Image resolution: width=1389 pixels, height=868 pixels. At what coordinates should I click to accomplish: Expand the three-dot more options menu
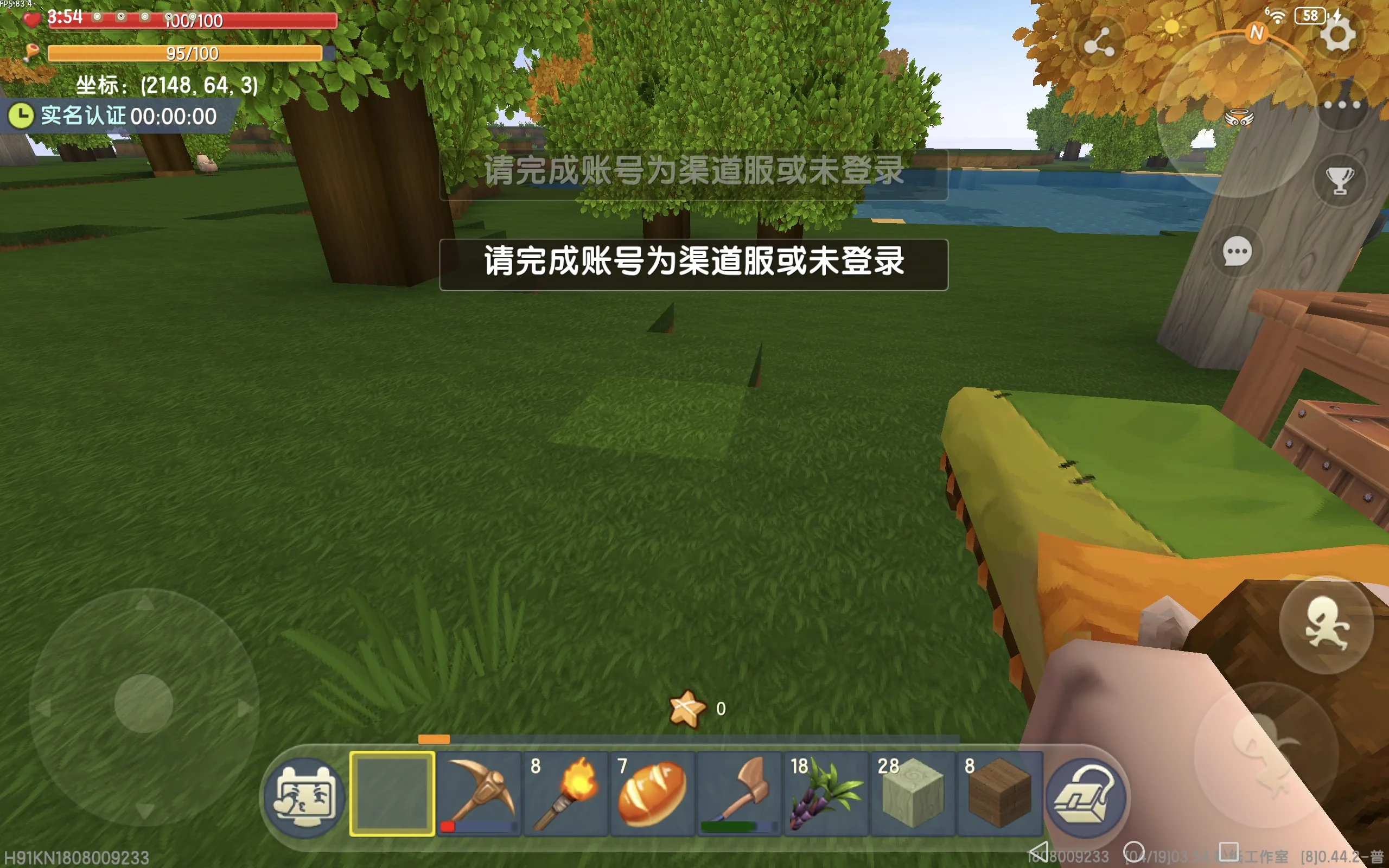(x=1341, y=105)
